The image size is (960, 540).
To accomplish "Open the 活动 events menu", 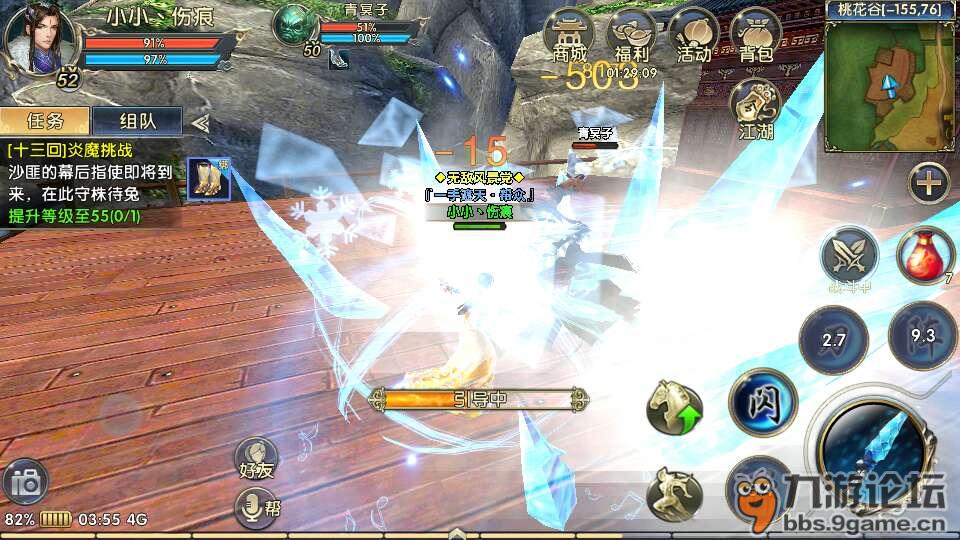I will pos(692,38).
